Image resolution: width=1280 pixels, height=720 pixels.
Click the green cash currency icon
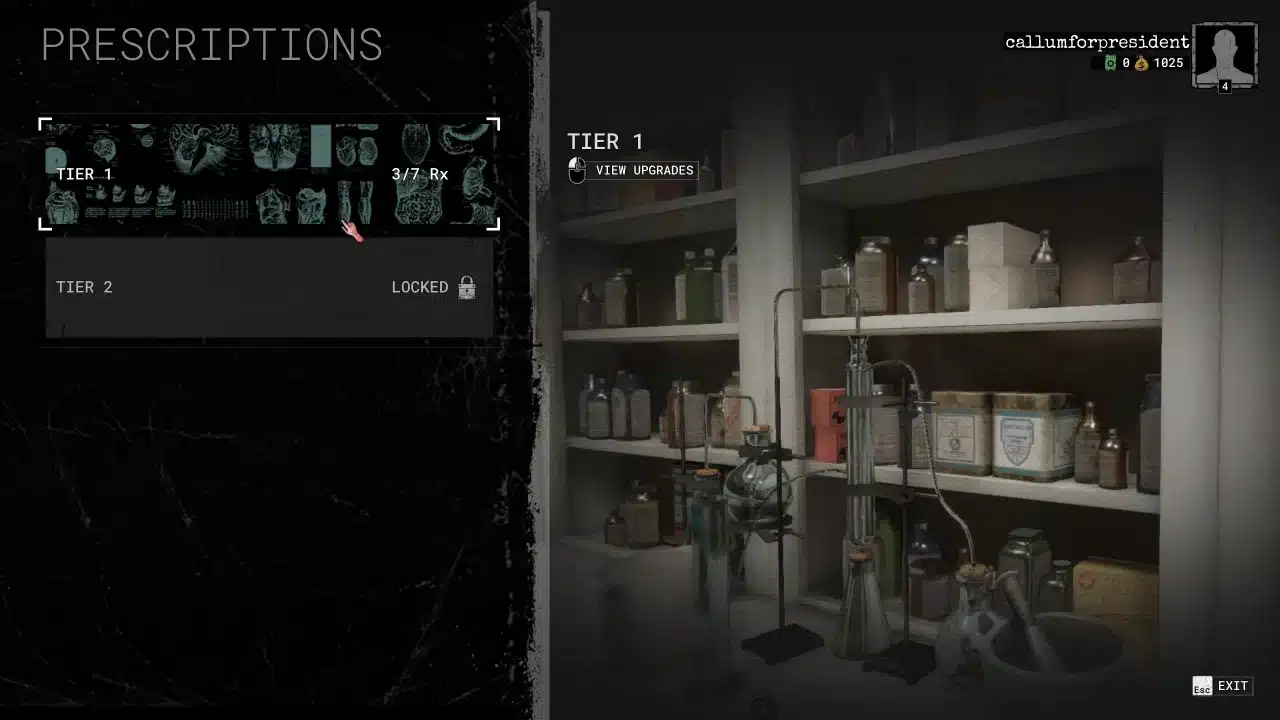pos(1111,62)
